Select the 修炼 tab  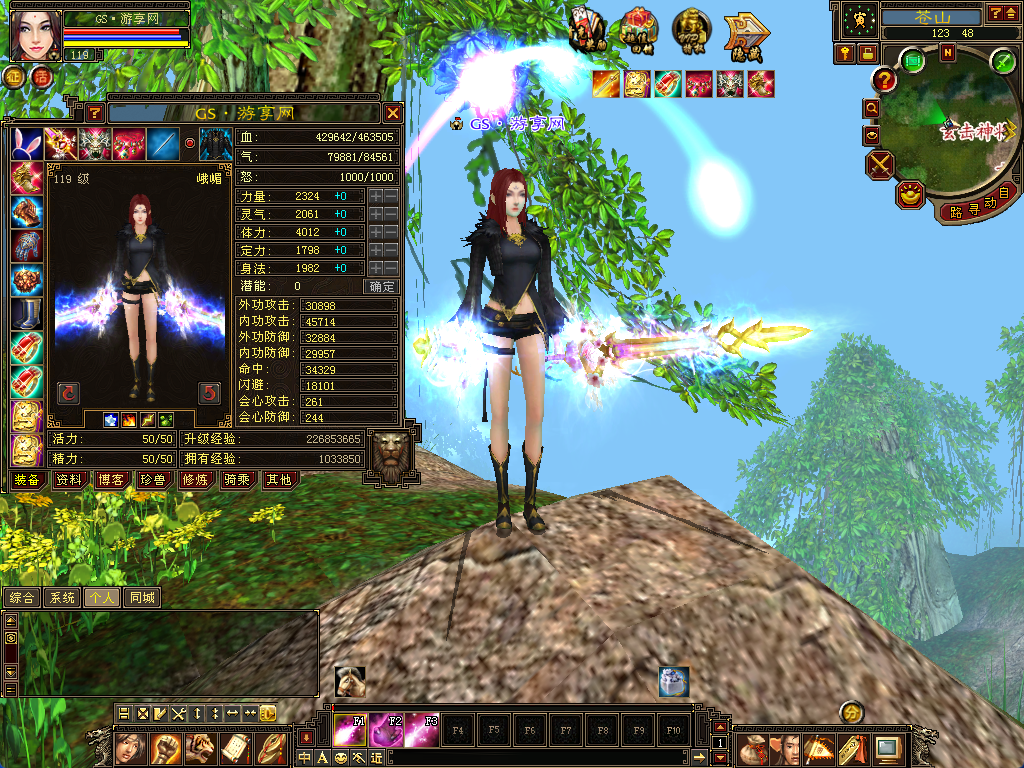coord(194,480)
